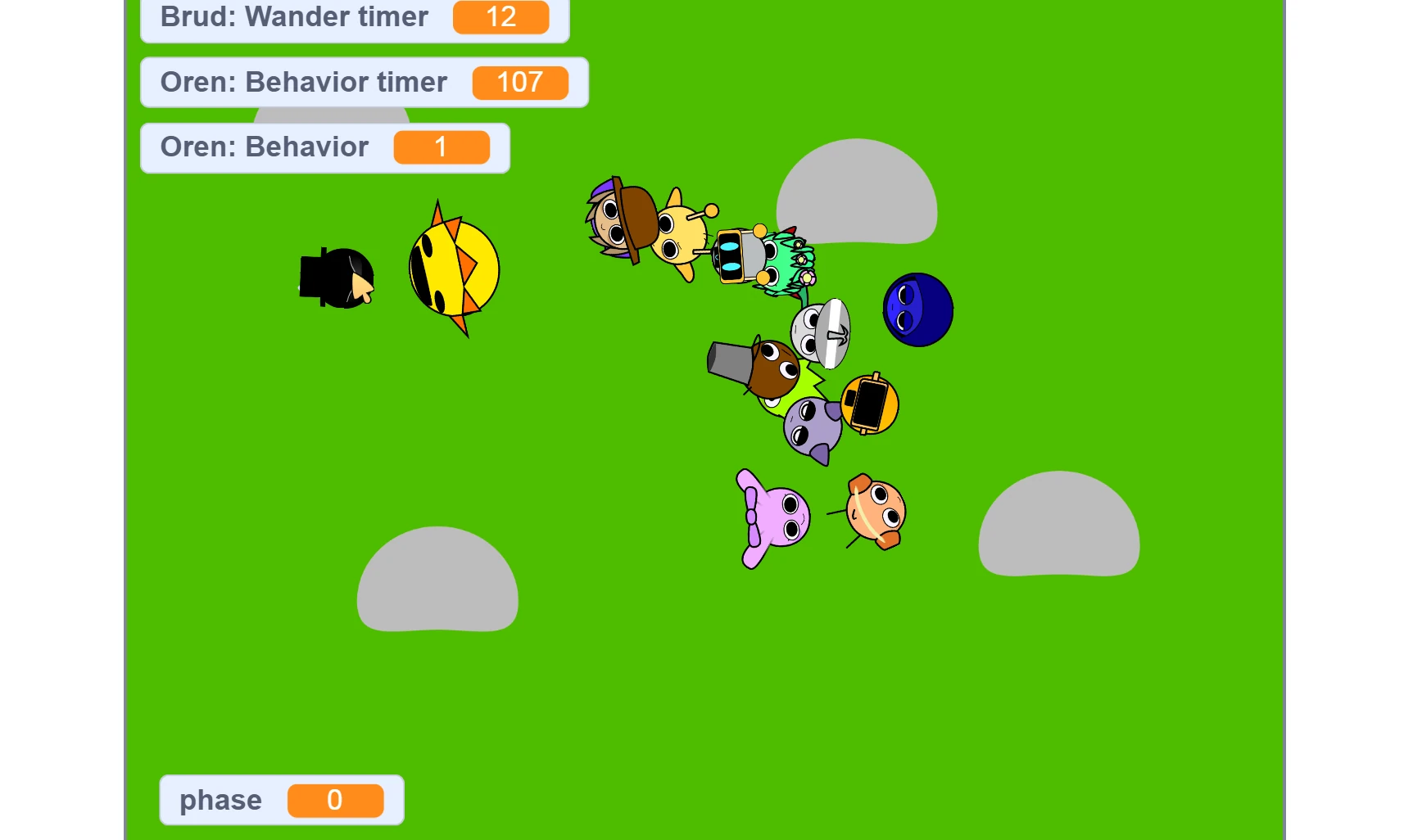Click the phase variable monitor
The height and width of the screenshot is (840, 1404).
click(x=281, y=800)
